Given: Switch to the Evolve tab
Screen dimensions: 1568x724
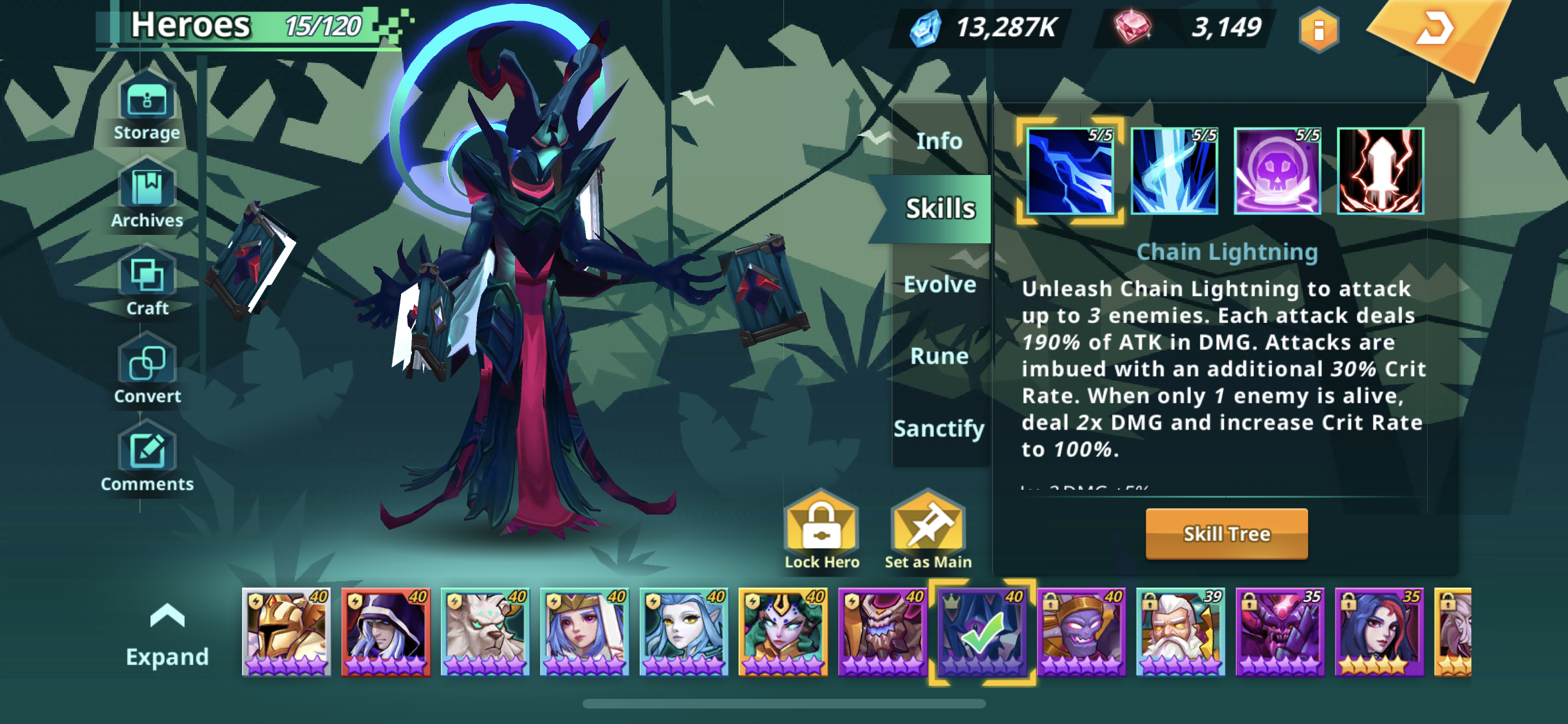Looking at the screenshot, I should [940, 284].
